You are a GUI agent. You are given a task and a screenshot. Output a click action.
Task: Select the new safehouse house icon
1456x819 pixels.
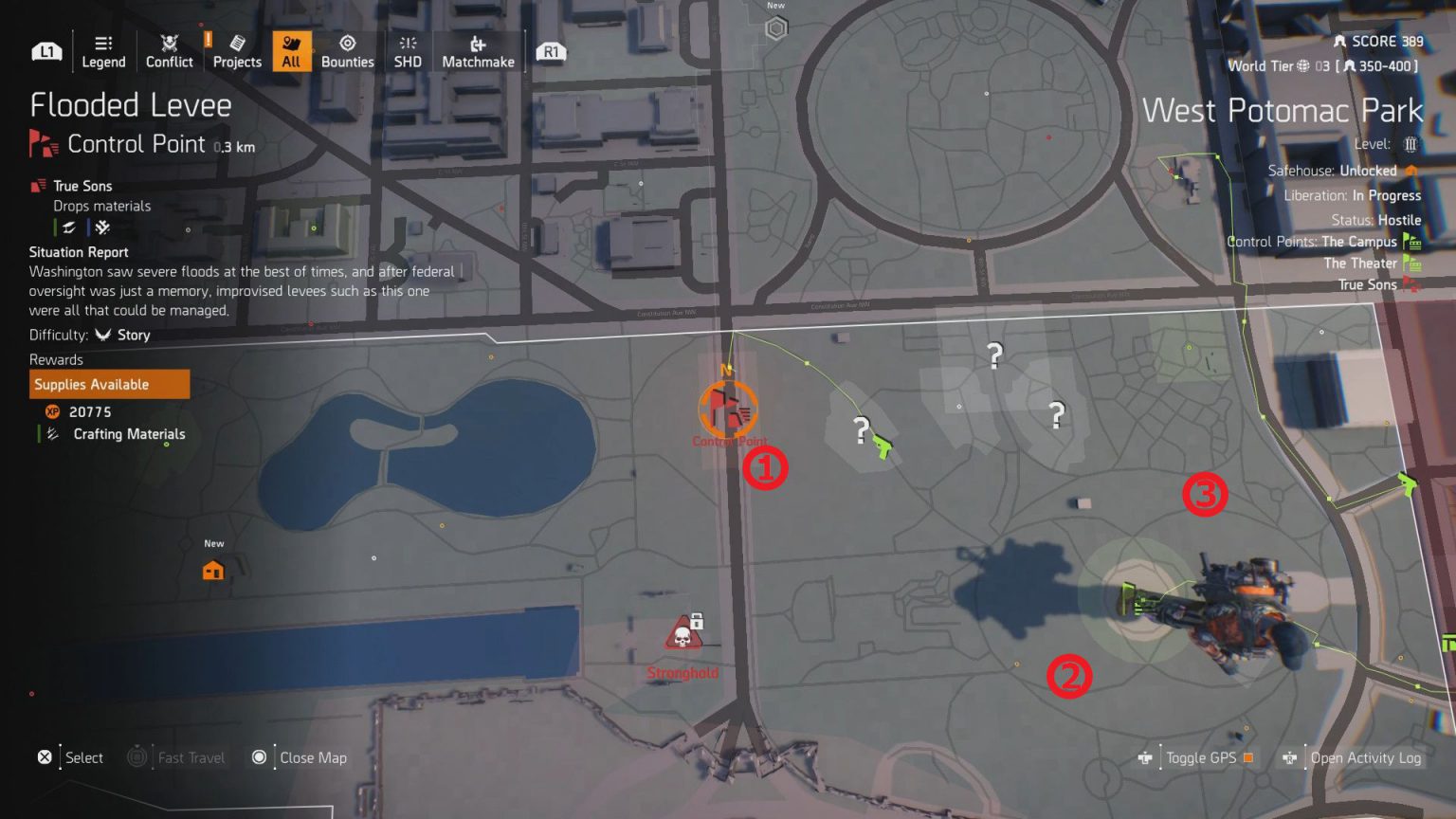tap(212, 569)
